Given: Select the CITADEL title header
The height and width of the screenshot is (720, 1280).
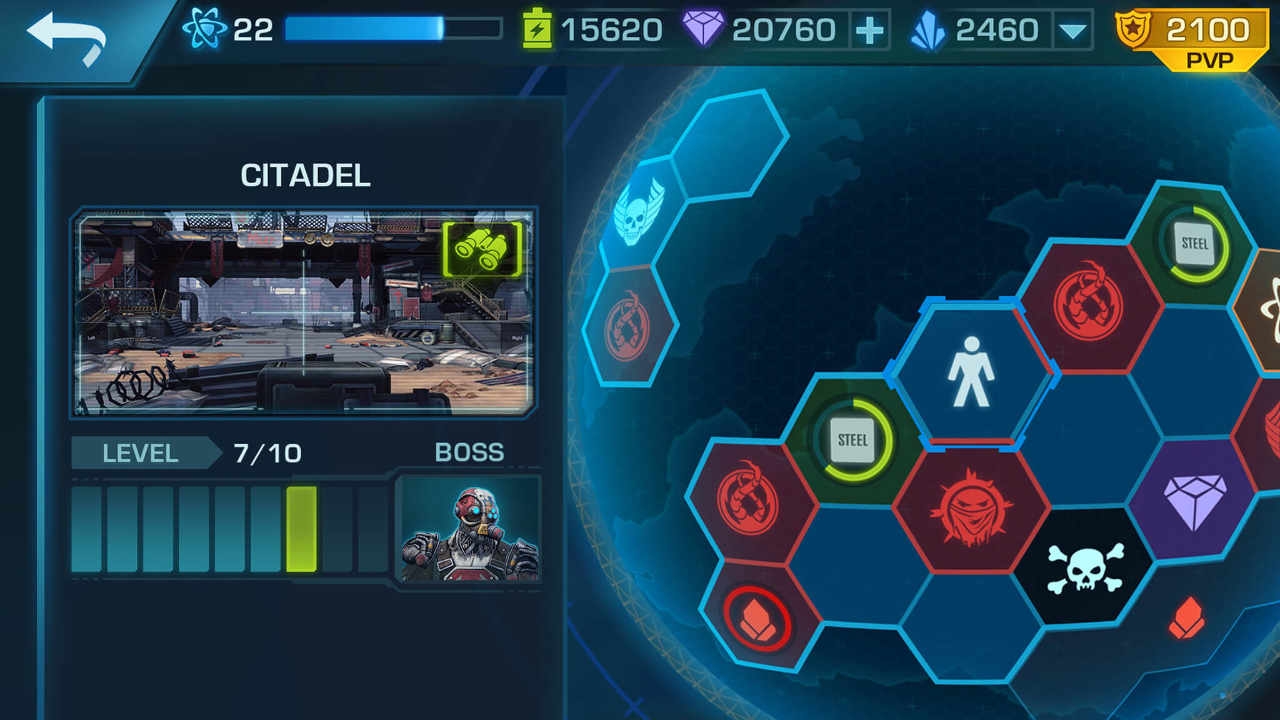Looking at the screenshot, I should tap(303, 176).
